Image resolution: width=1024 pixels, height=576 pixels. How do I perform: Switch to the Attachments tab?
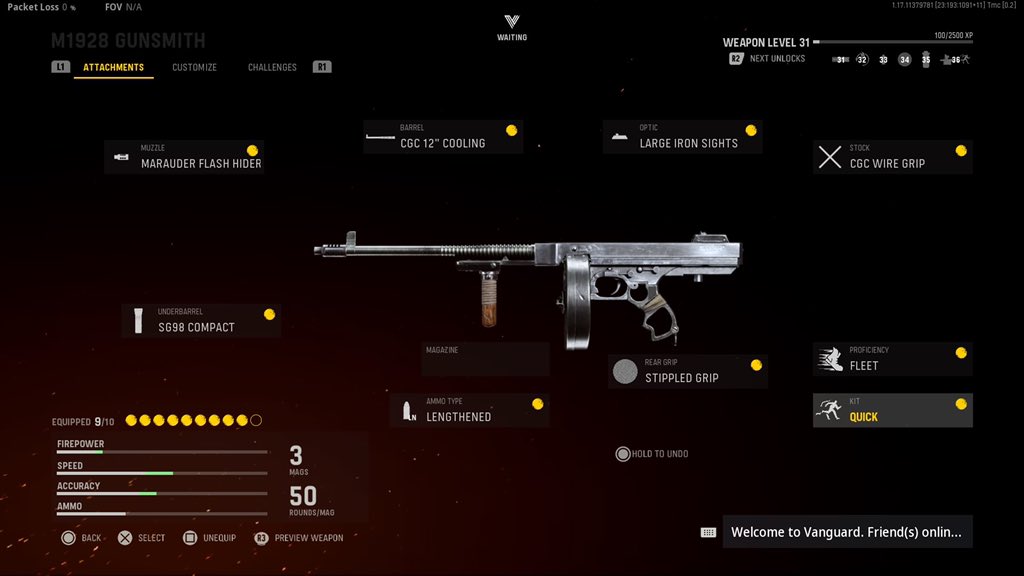pyautogui.click(x=113, y=67)
